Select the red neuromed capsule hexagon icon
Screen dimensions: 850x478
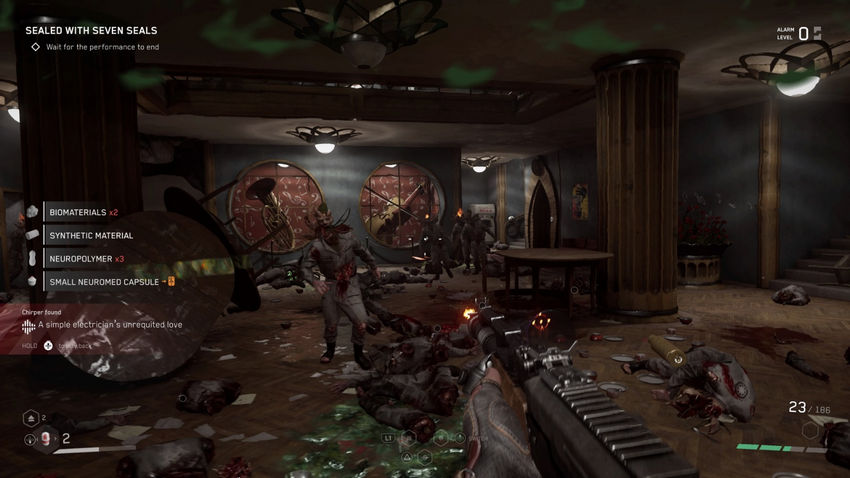(x=46, y=438)
